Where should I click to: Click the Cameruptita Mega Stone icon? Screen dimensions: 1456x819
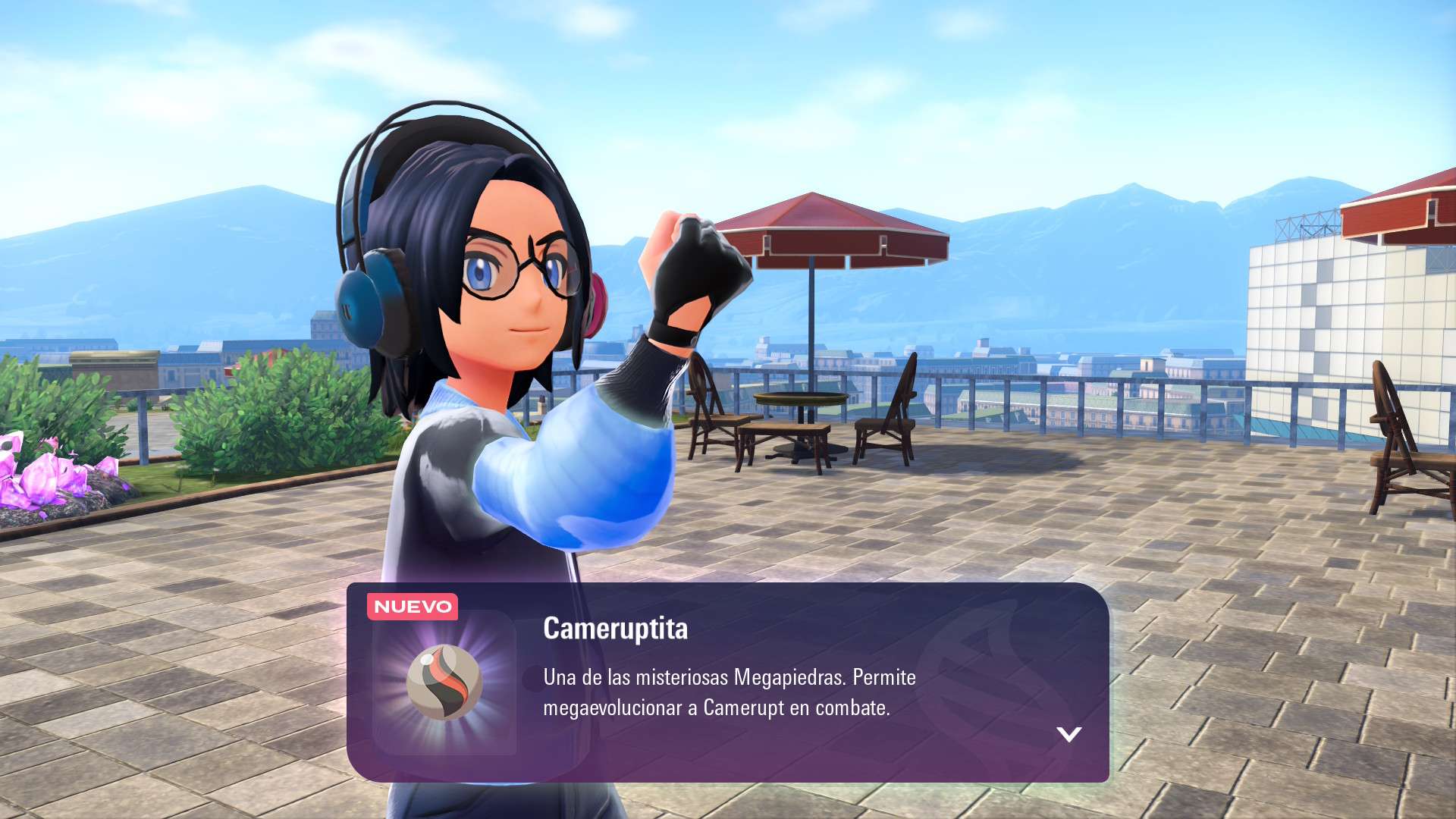point(444,682)
